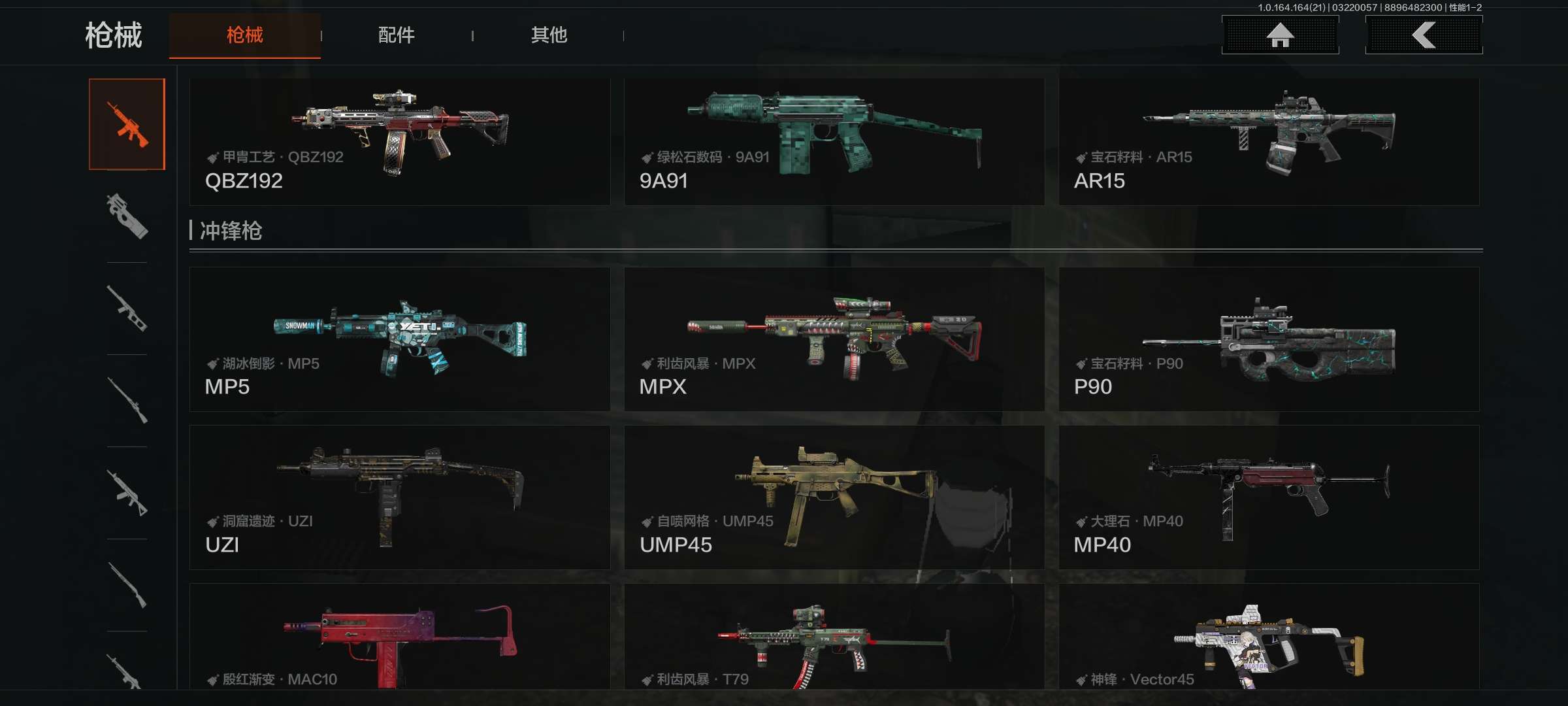Screen dimensions: 1568x706
Task: Open the 配件 tab
Action: 396,35
